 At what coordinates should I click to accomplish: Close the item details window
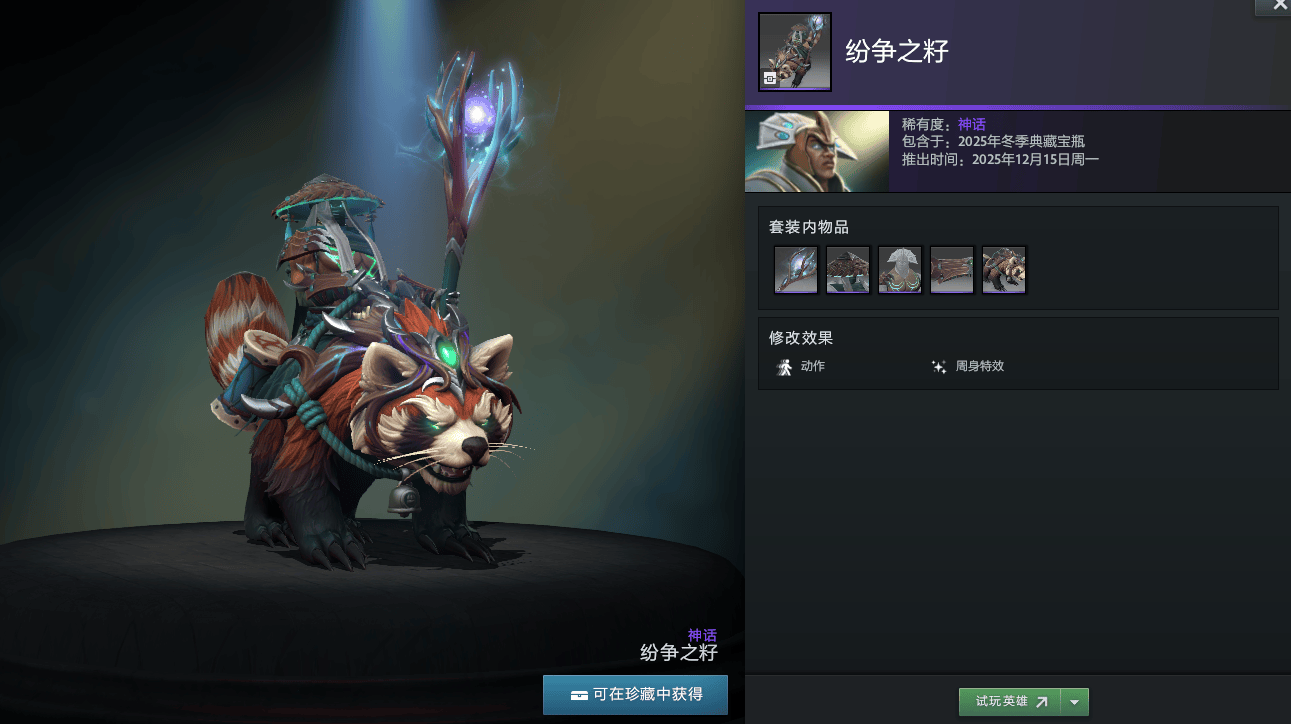click(1279, 6)
